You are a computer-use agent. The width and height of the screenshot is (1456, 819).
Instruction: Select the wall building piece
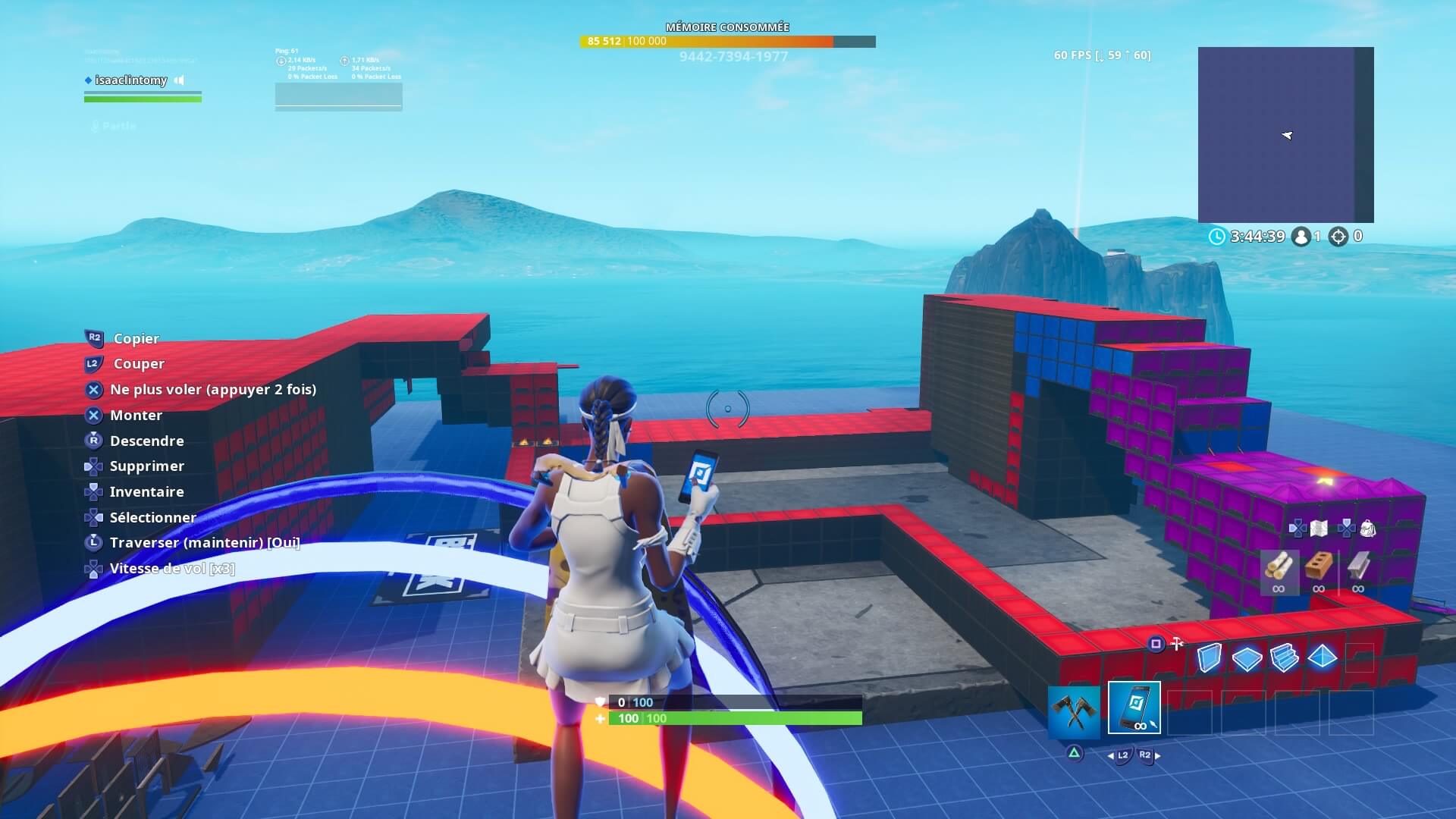(1210, 657)
